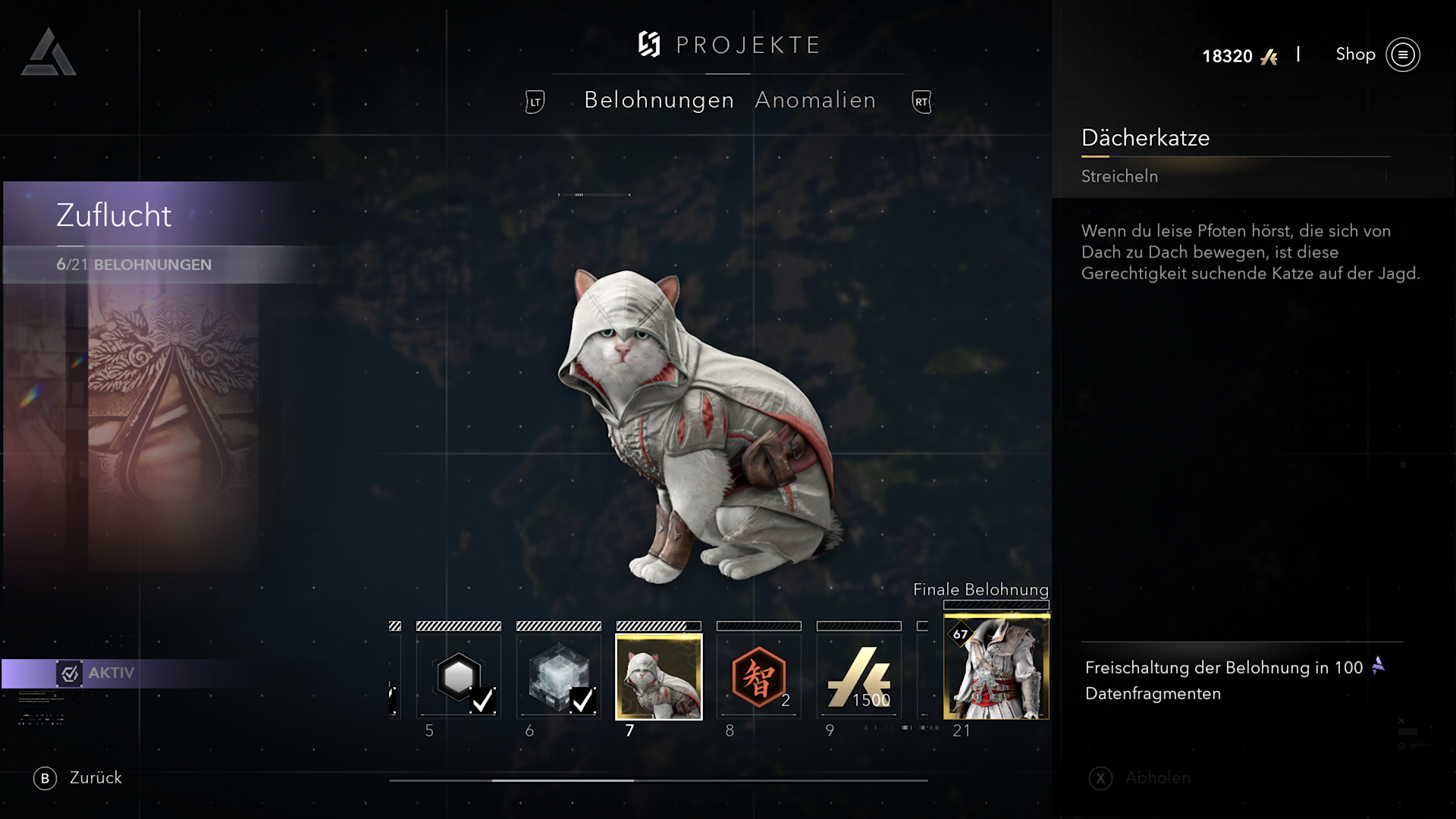This screenshot has height=819, width=1456.
Task: Select the Belohnungen tab
Action: pos(659,100)
